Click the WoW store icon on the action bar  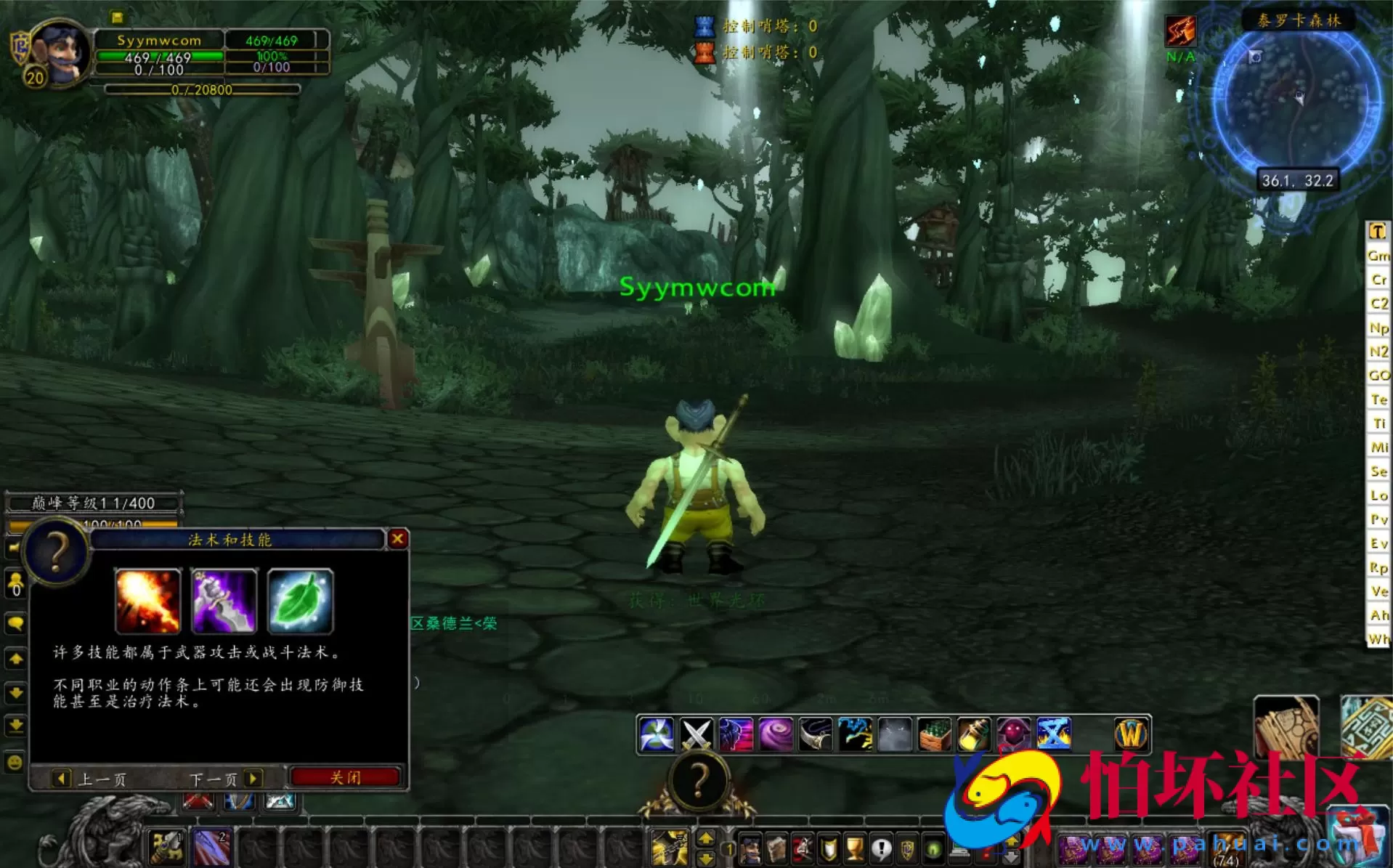pos(1132,735)
